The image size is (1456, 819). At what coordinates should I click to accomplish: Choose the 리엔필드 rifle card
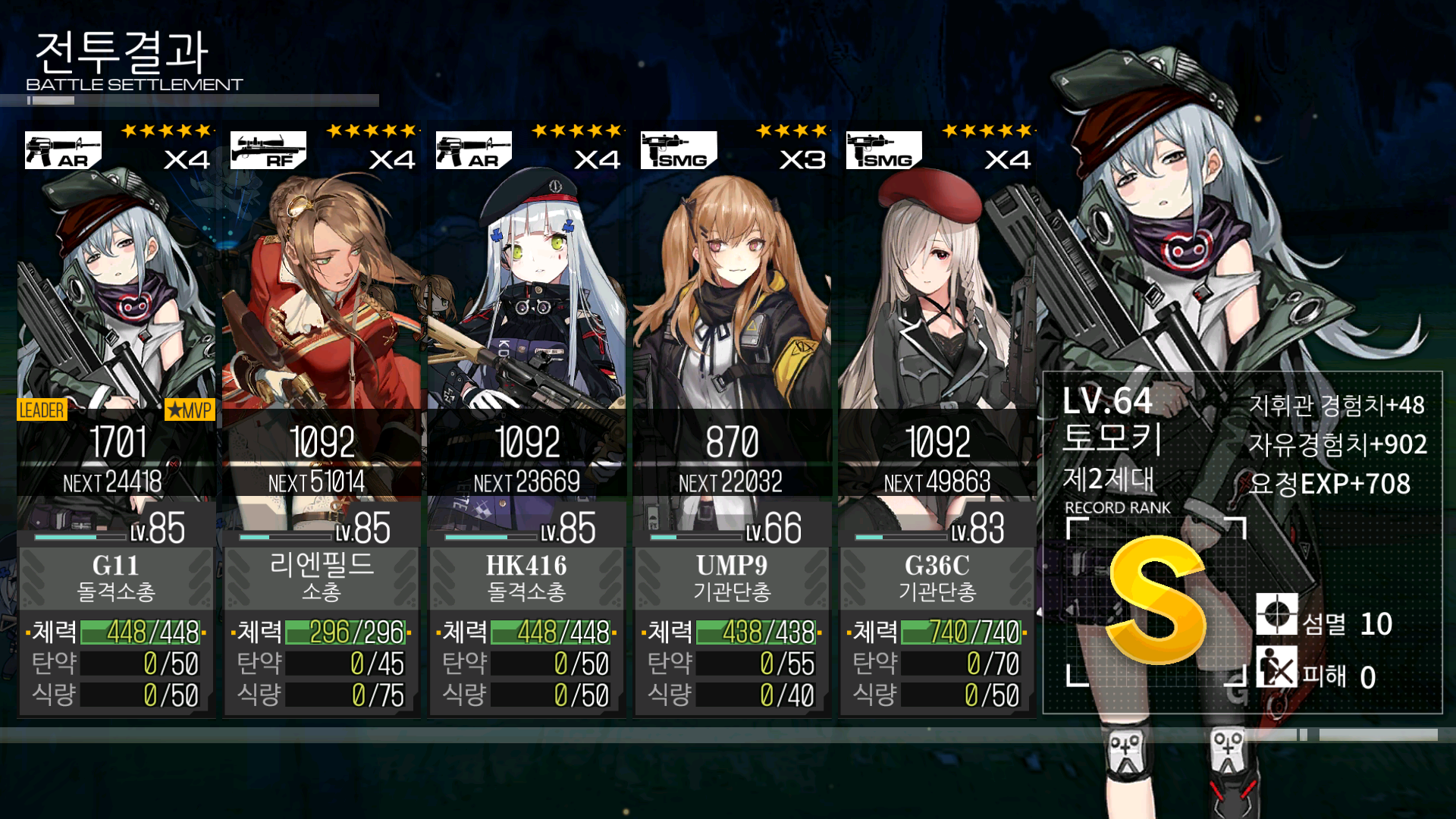322,421
